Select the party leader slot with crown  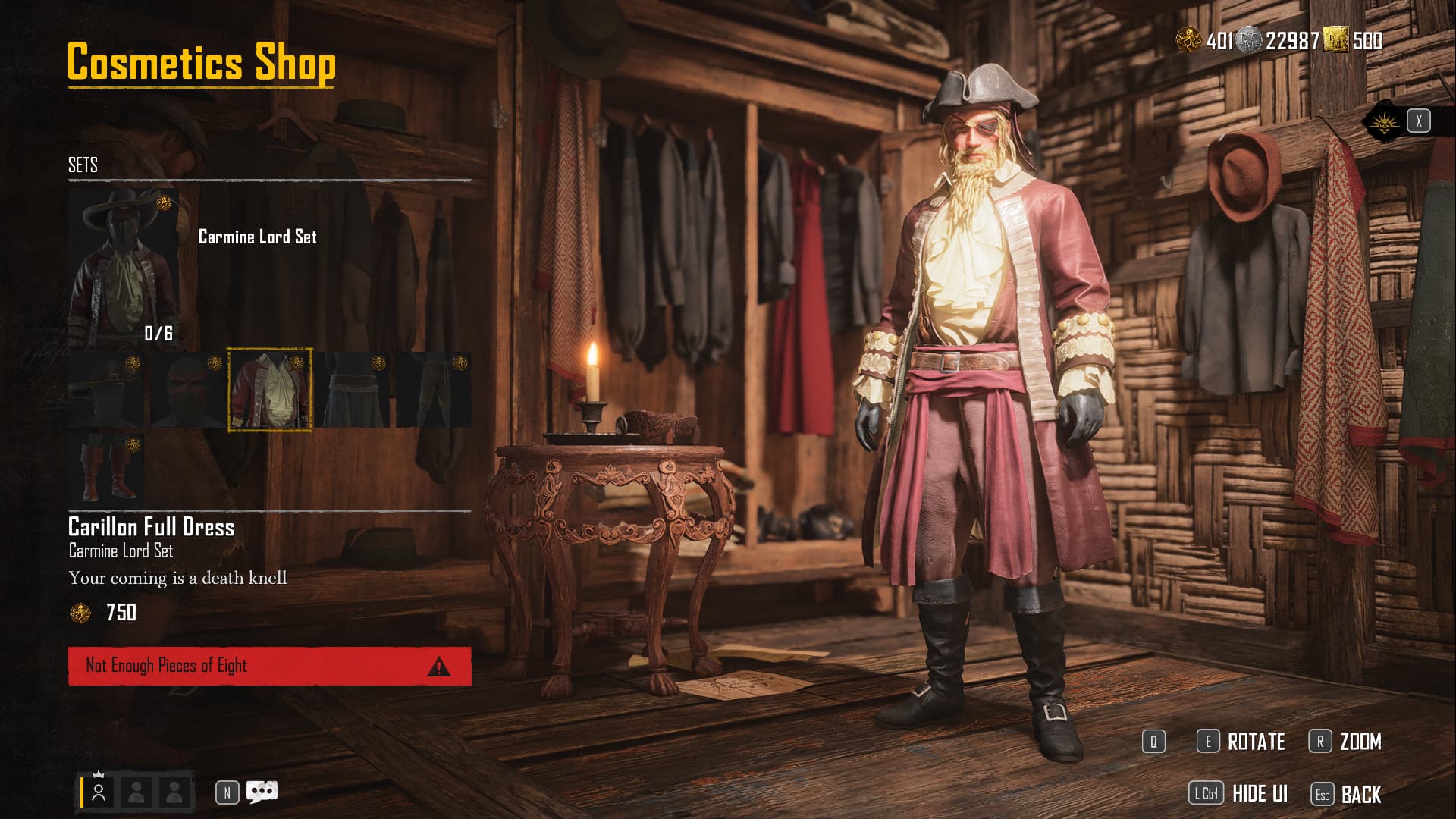pyautogui.click(x=99, y=792)
